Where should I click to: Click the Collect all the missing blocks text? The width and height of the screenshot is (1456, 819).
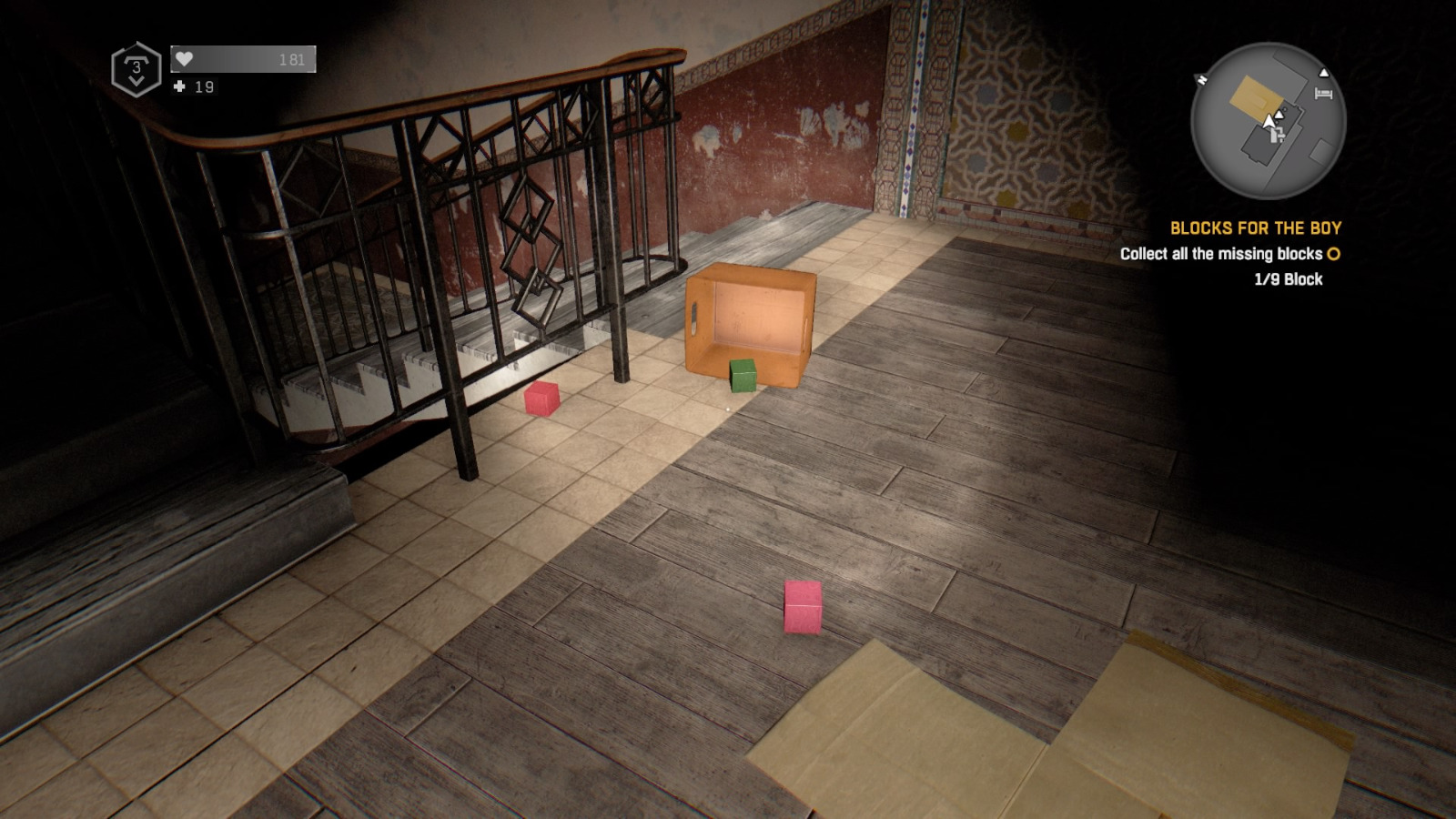tap(1219, 255)
